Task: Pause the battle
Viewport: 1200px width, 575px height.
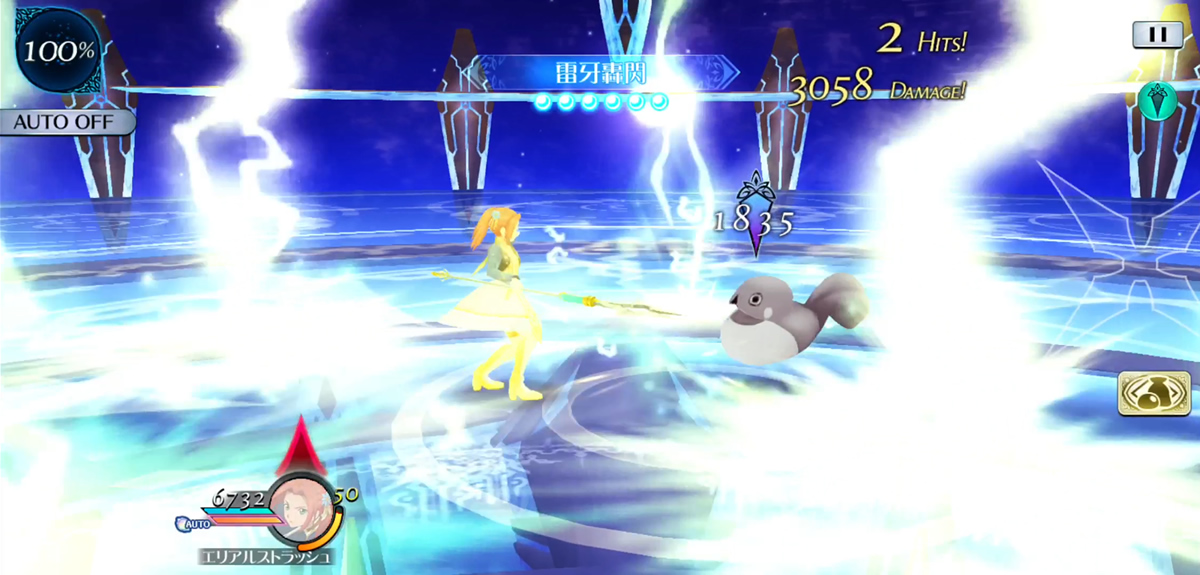Action: tap(1157, 34)
